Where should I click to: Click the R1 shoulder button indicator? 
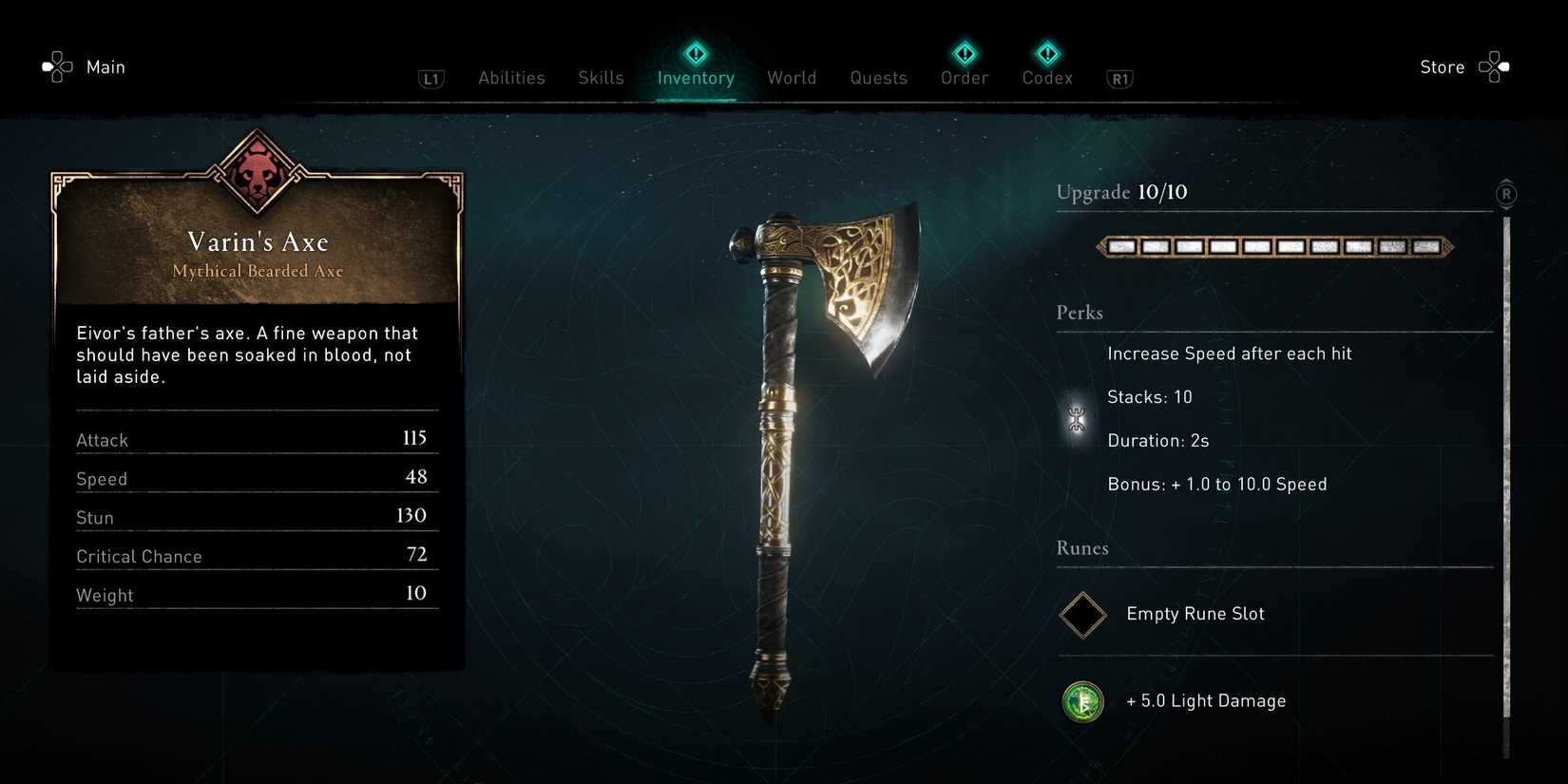coord(1119,79)
